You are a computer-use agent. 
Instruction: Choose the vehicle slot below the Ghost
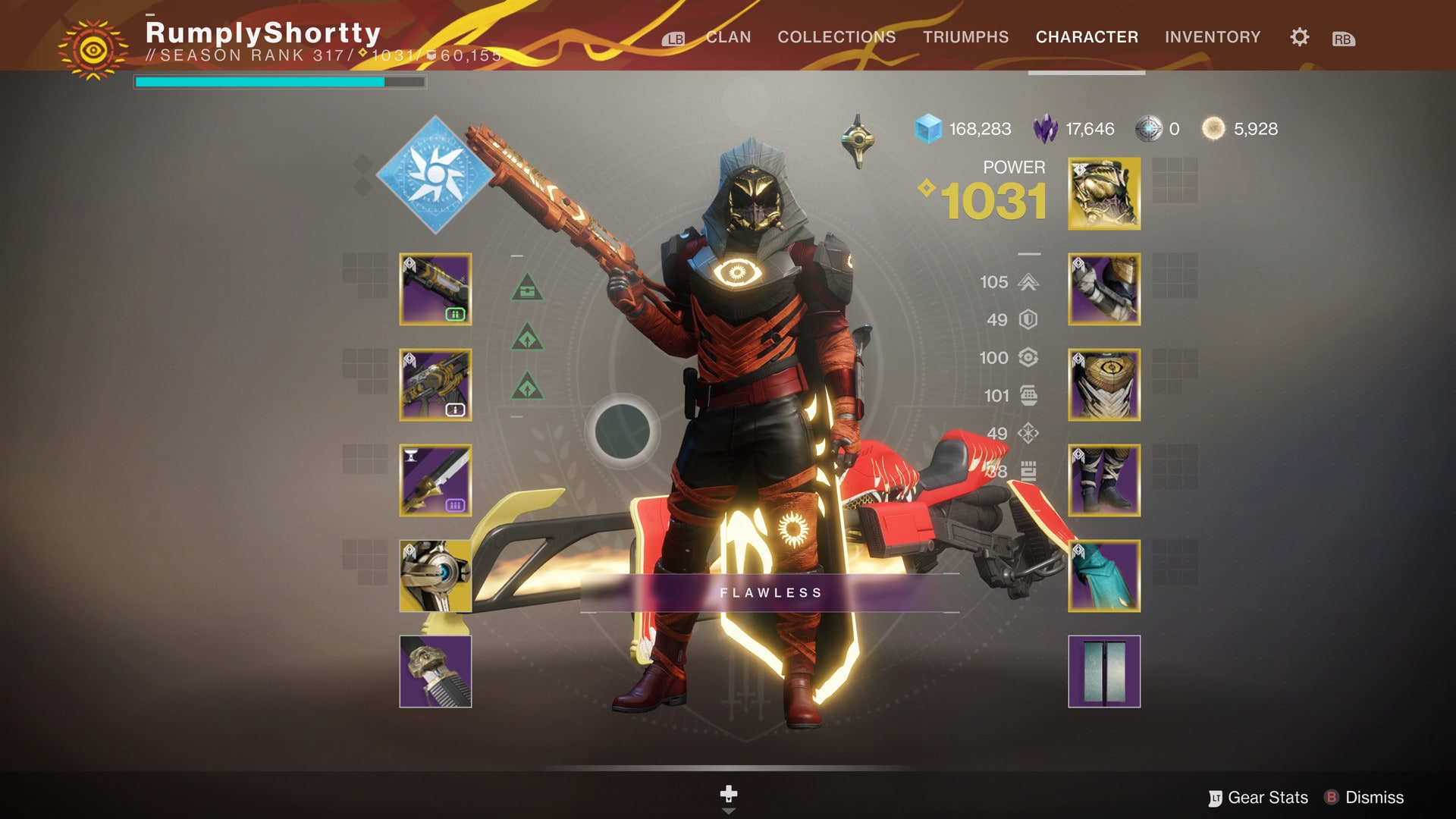435,672
